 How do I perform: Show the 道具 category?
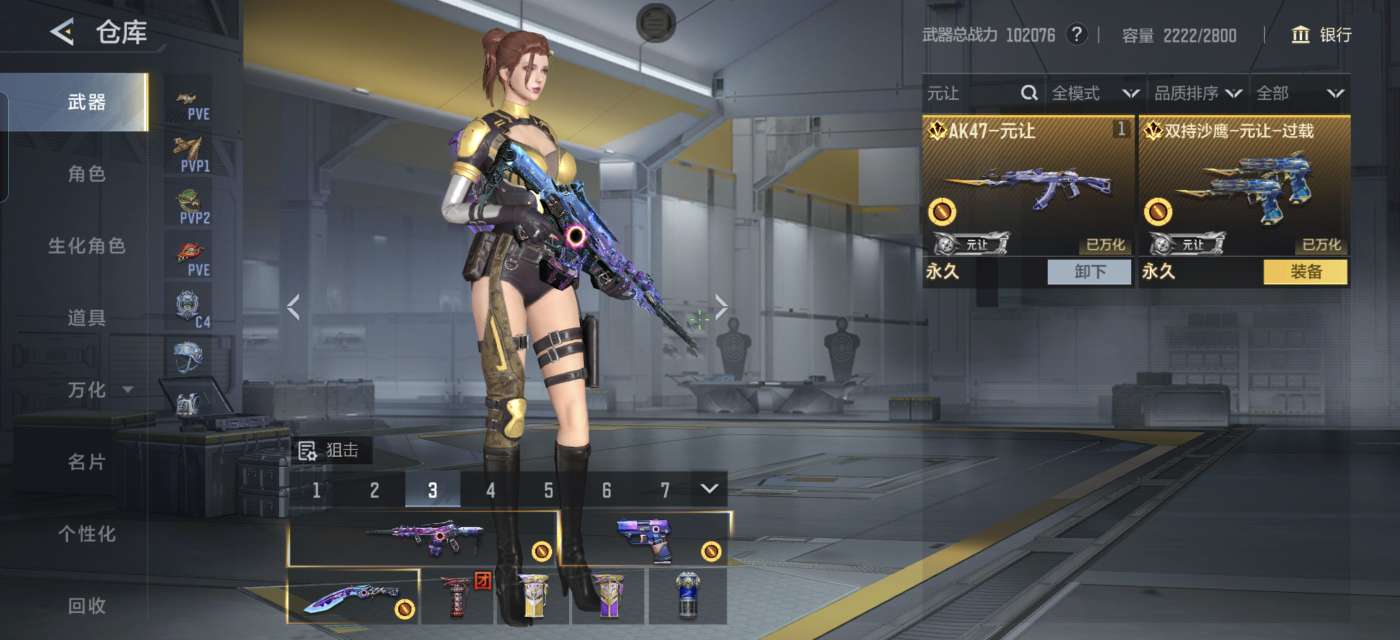coord(86,318)
